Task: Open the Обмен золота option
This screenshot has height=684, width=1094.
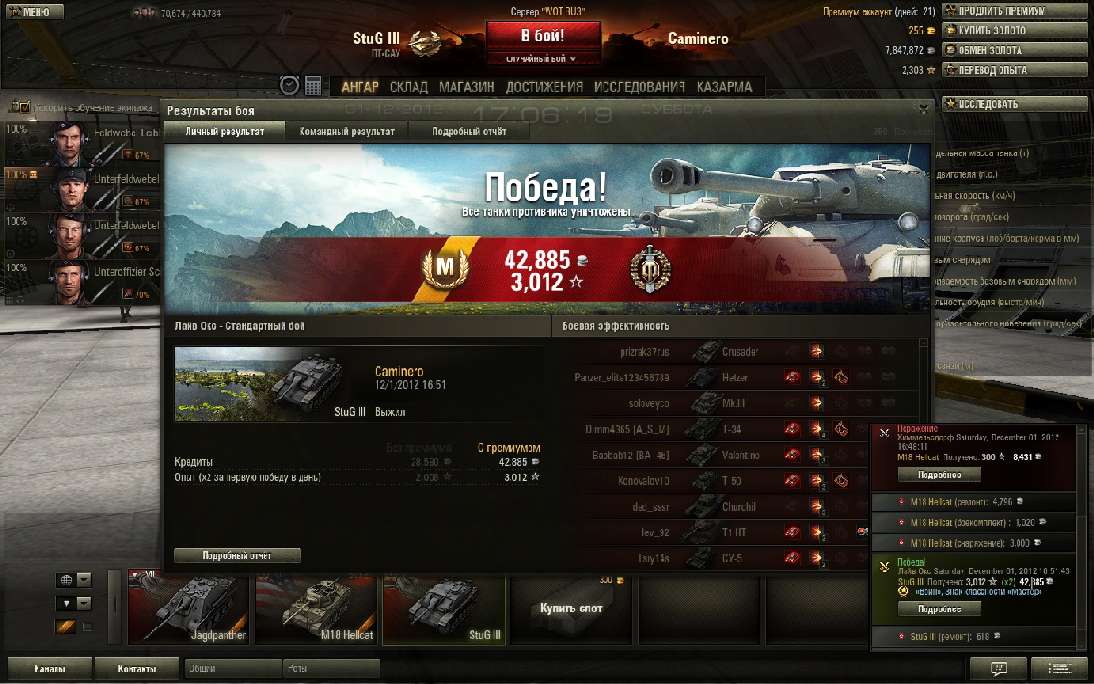Action: (x=1014, y=49)
